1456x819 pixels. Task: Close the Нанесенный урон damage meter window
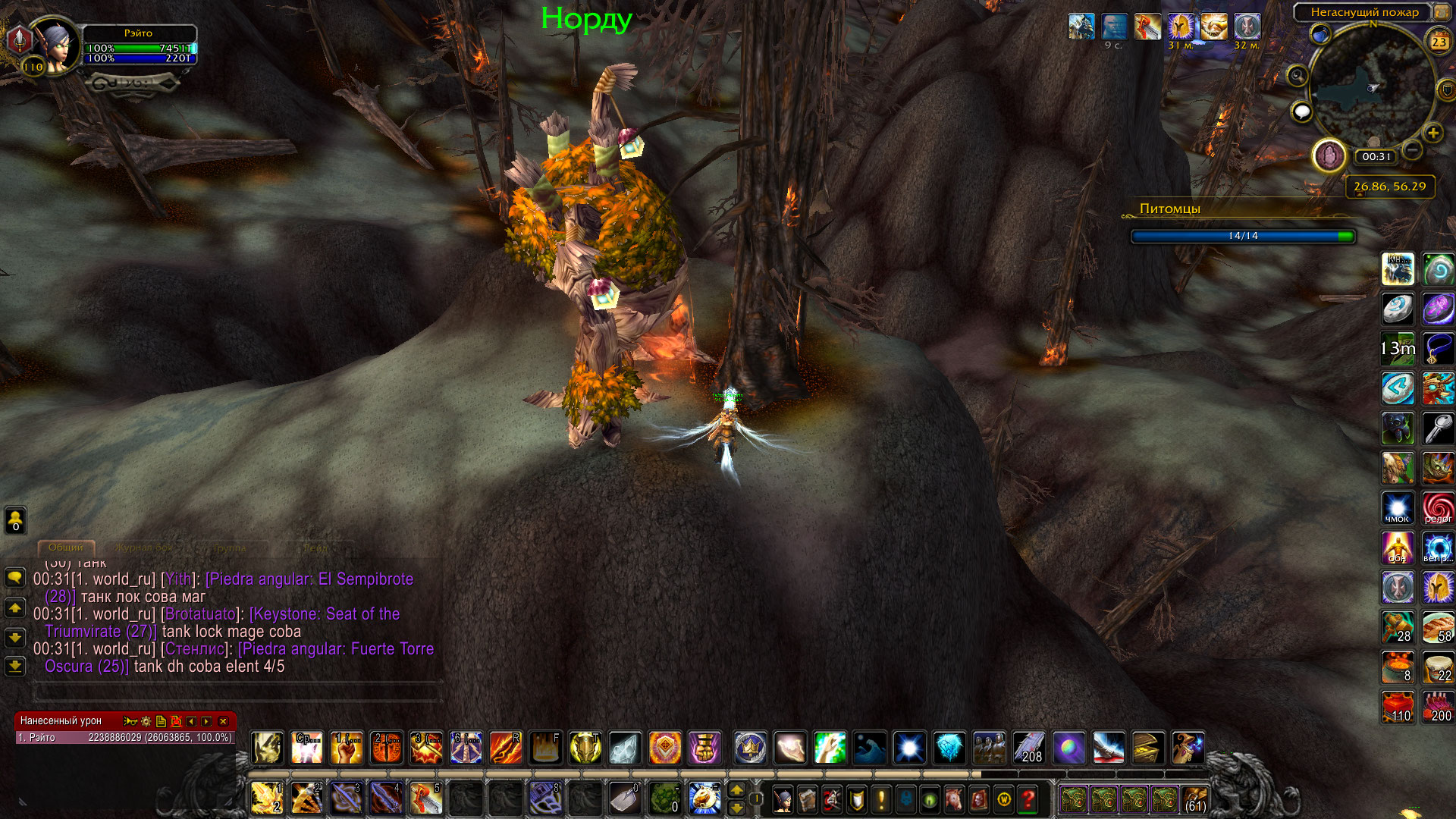(223, 721)
